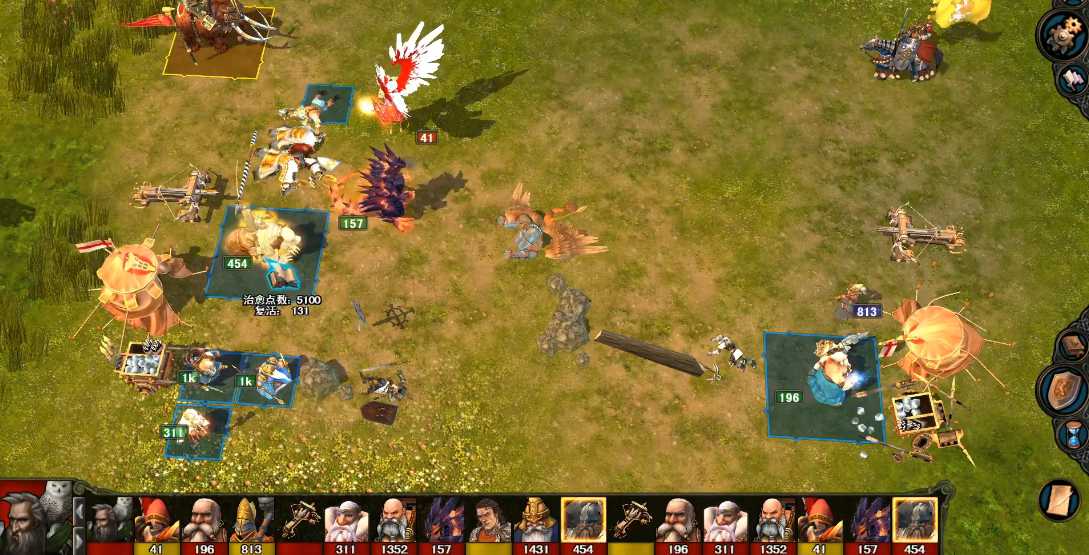Viewport: 1089px width, 555px height.
Task: Select the winged stack numbered 41
Action: tap(408, 80)
